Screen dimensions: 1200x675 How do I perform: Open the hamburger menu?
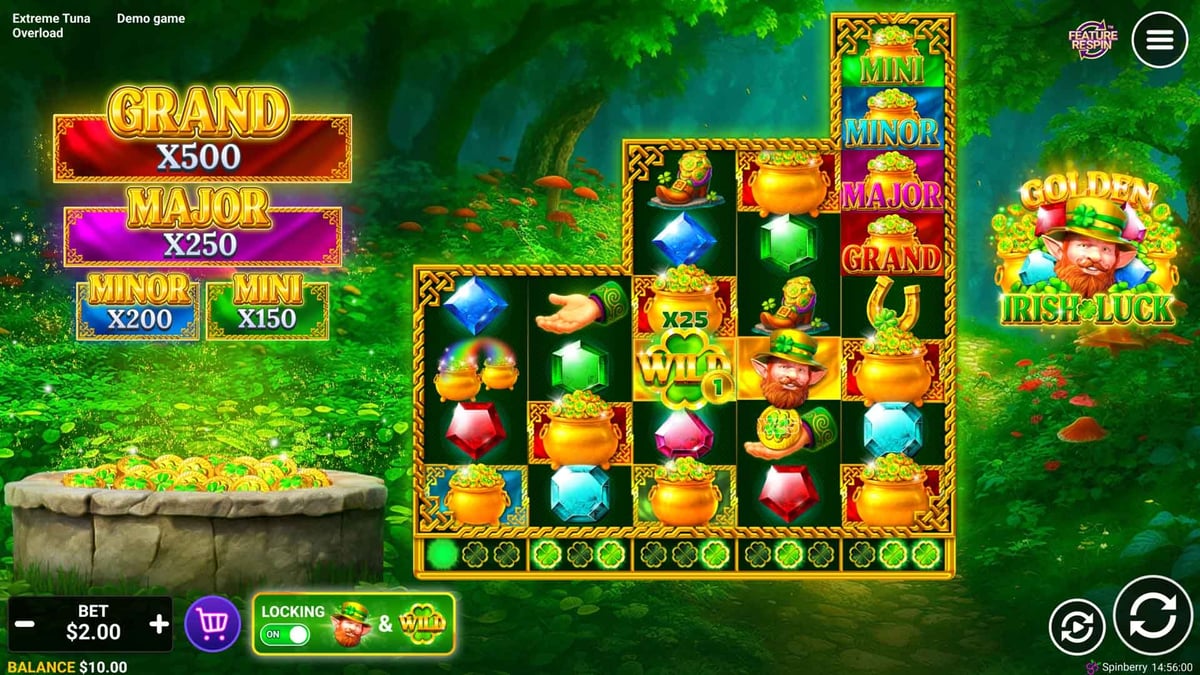pos(1159,40)
